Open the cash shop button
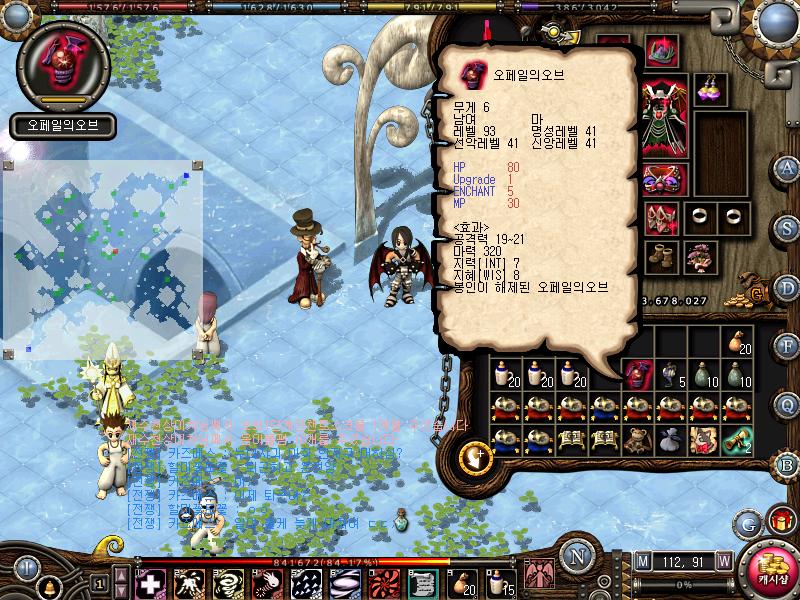 (769, 570)
